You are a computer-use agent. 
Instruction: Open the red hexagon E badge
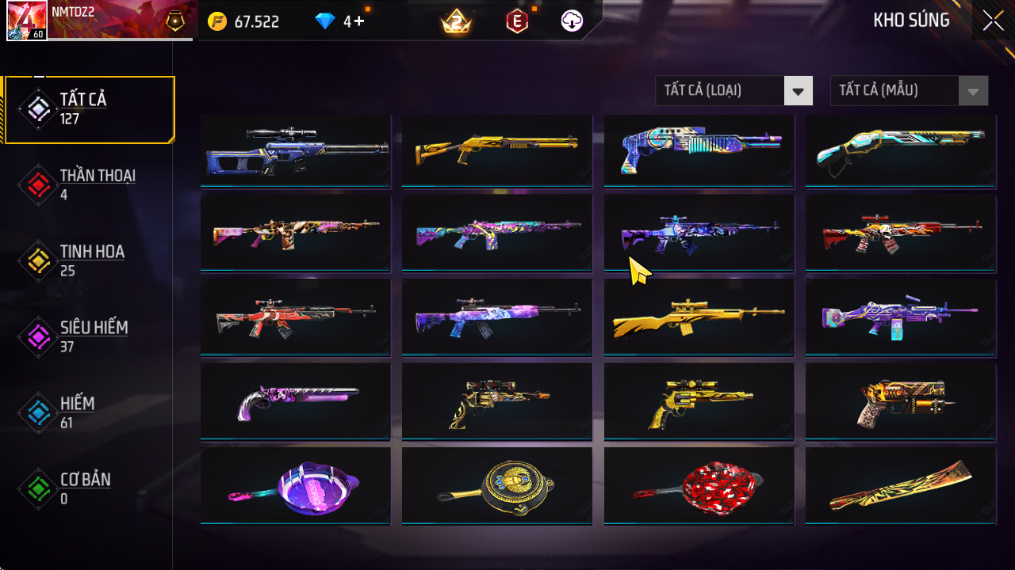click(516, 21)
